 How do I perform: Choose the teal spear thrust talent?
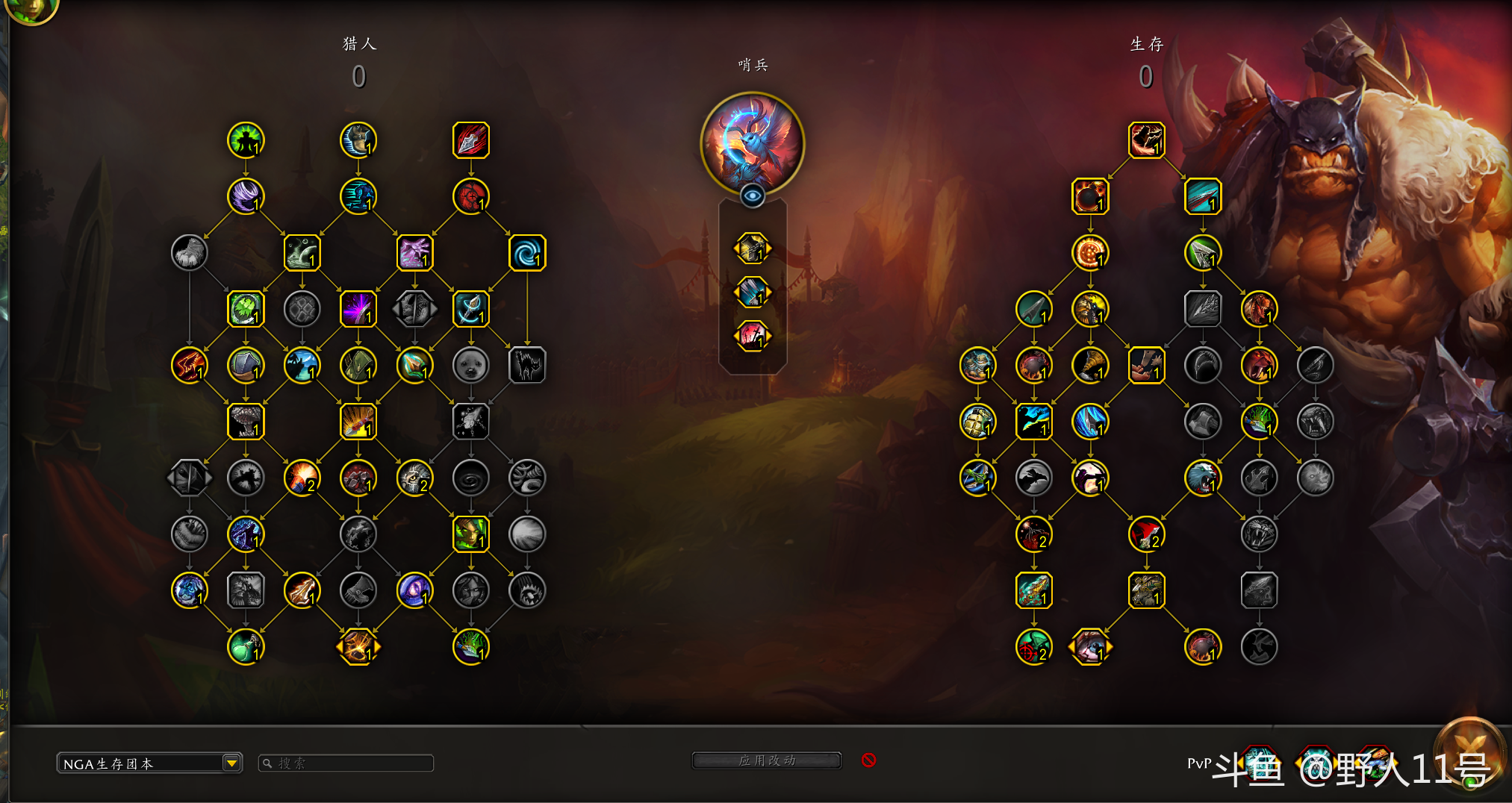pos(1203,197)
